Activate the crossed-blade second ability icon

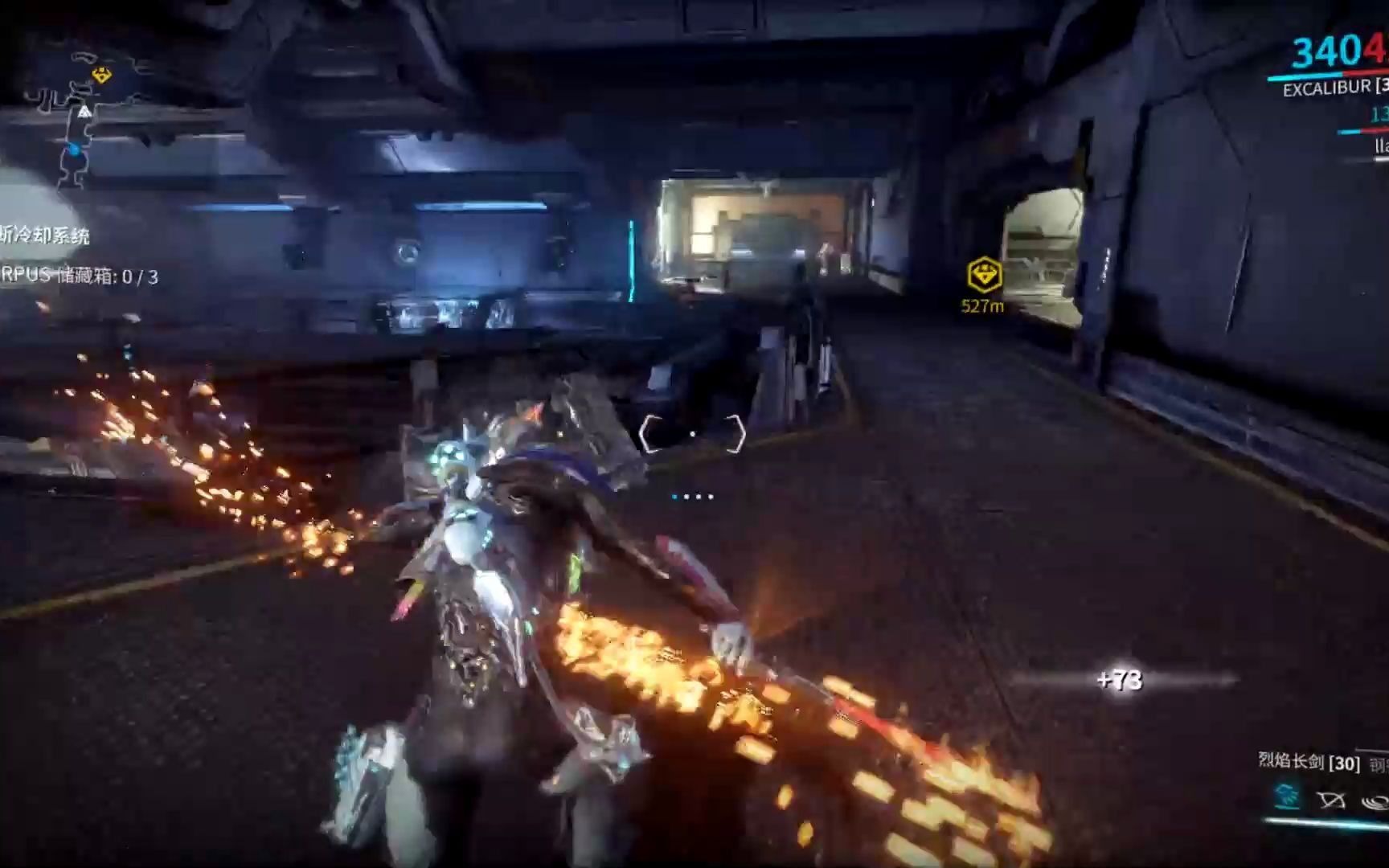pyautogui.click(x=1331, y=800)
